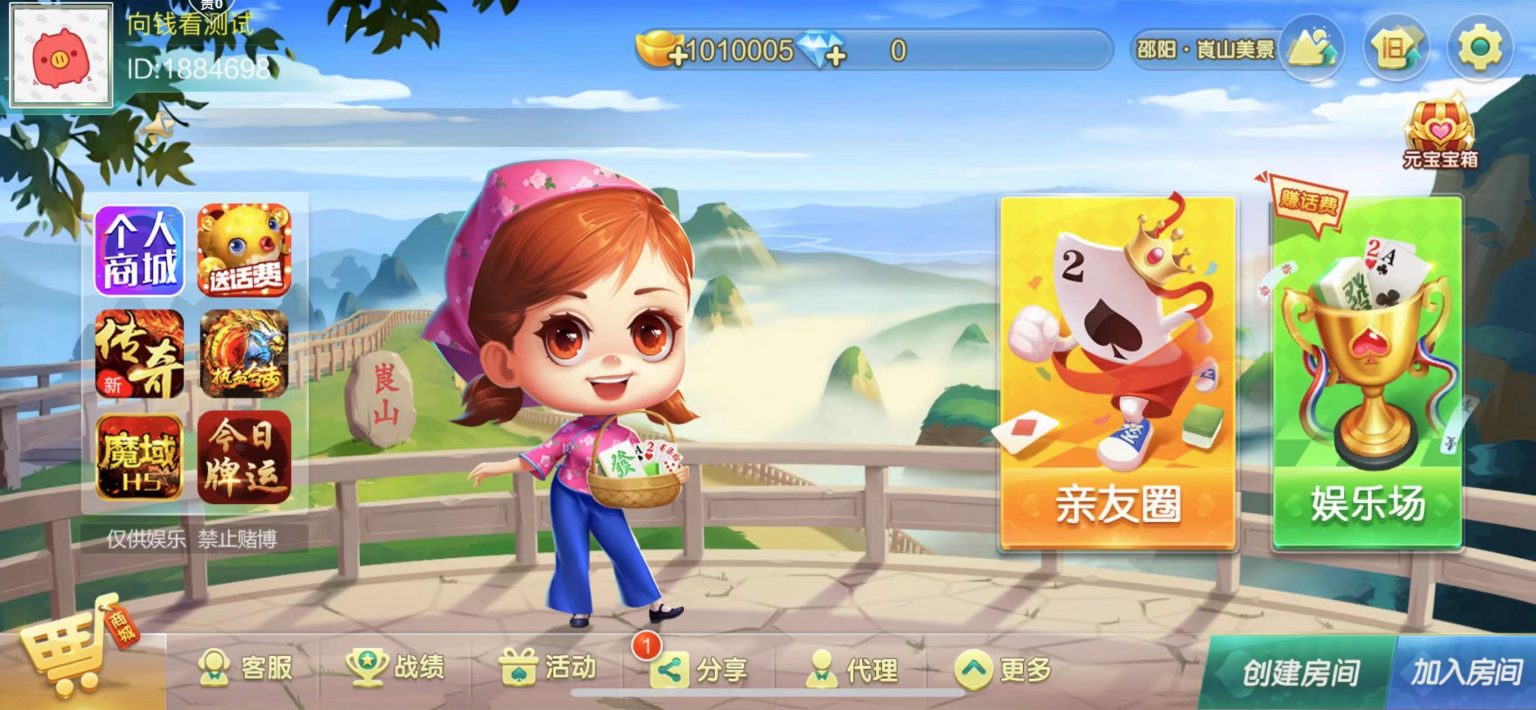This screenshot has height=710, width=1536.
Task: Open the 分享 share option
Action: [x=699, y=670]
